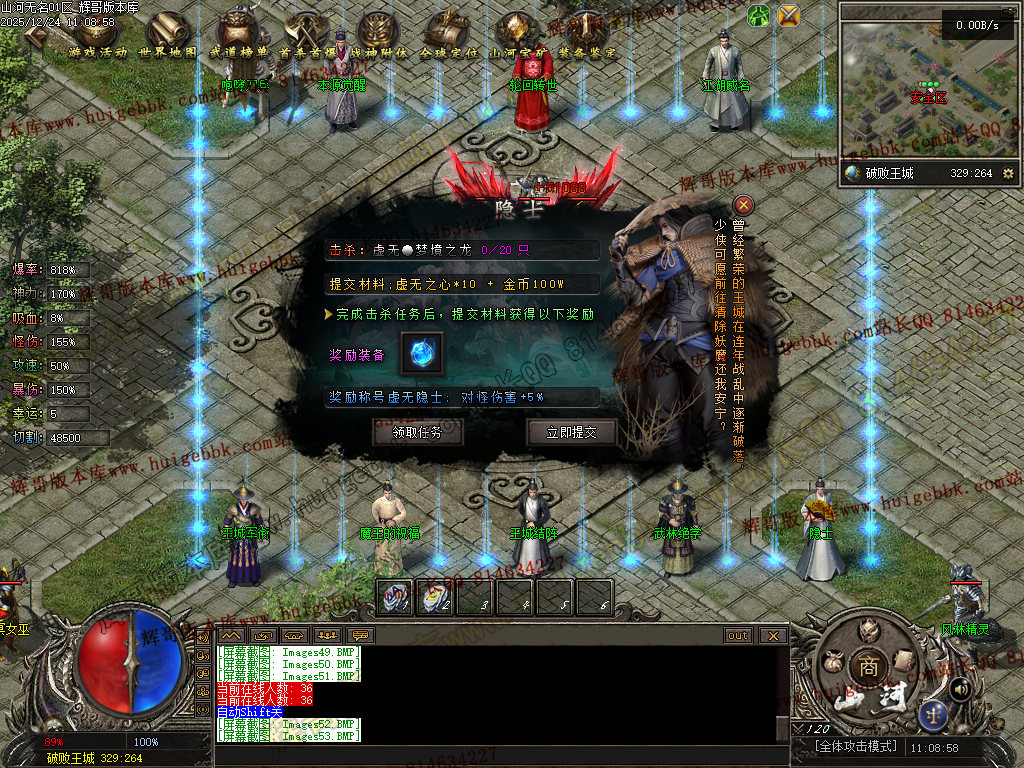Open the 山河宝矿 treasure mine menu
The height and width of the screenshot is (768, 1024).
click(517, 38)
